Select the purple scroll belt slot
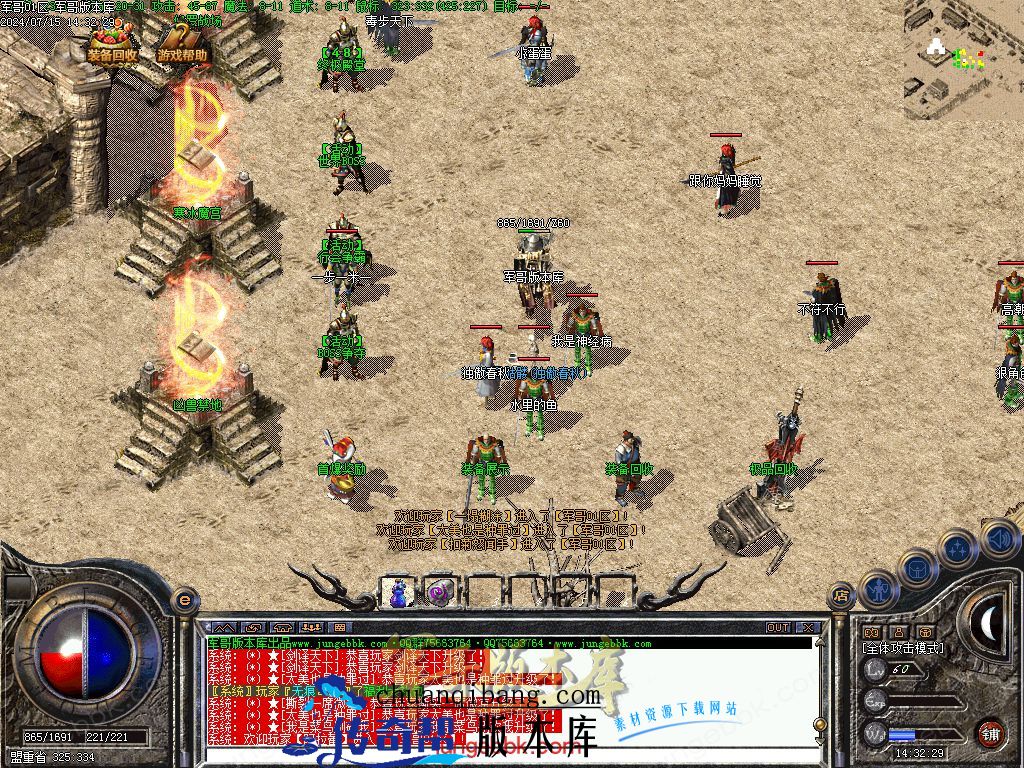1024x768 pixels. [440, 592]
